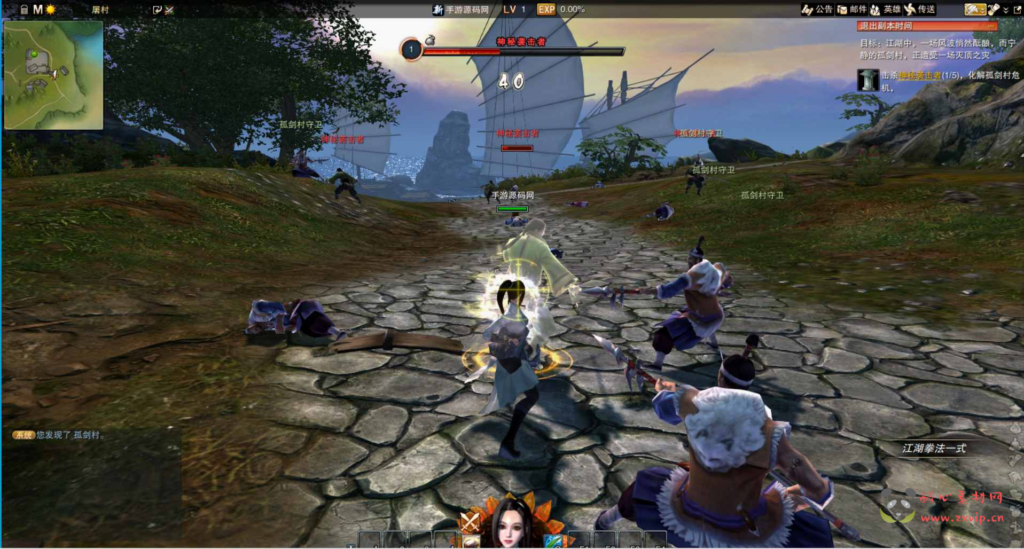Open the 英雄 hero menu
1024x549 pixels.
tap(885, 9)
